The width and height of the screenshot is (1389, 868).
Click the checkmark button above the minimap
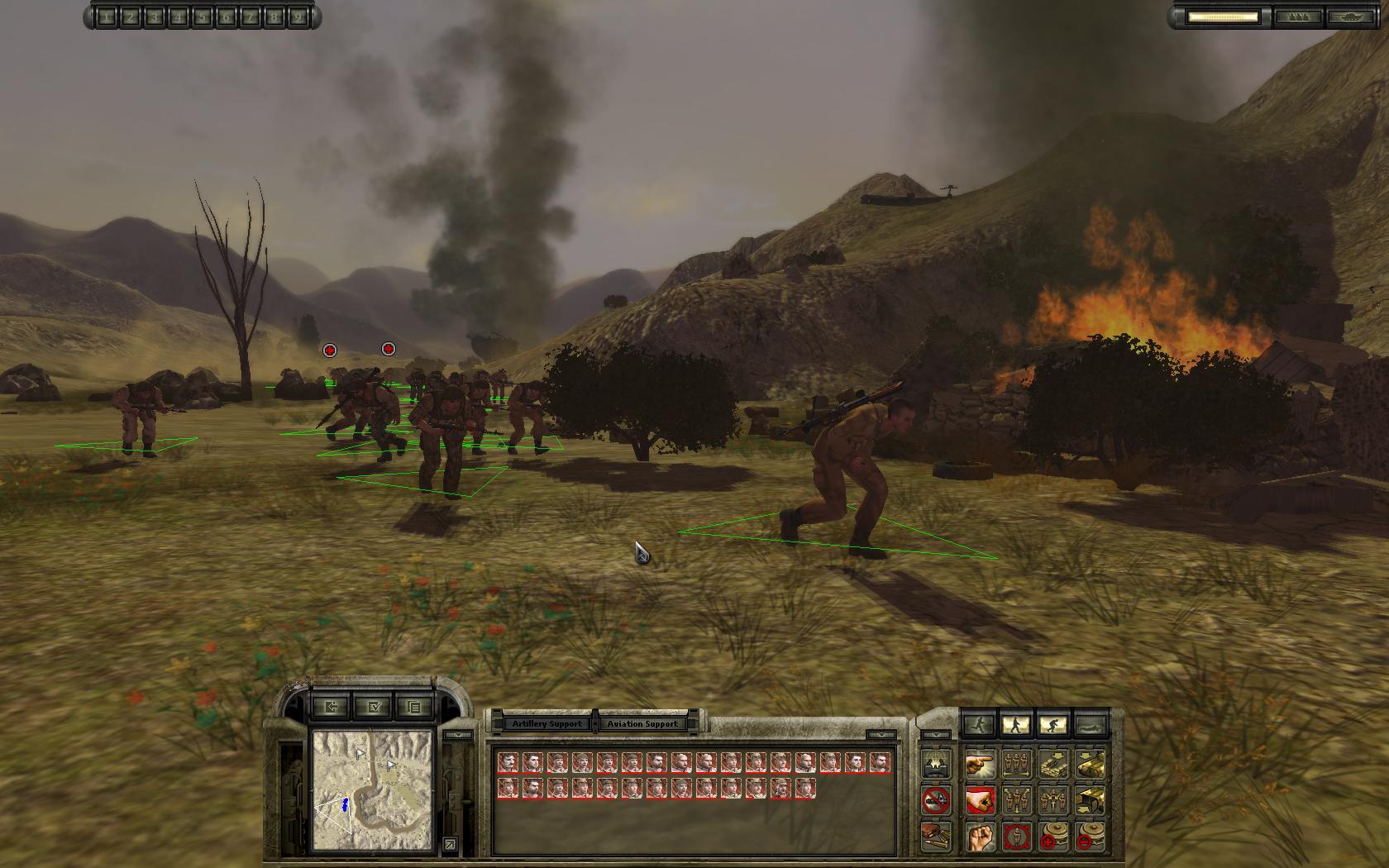374,708
